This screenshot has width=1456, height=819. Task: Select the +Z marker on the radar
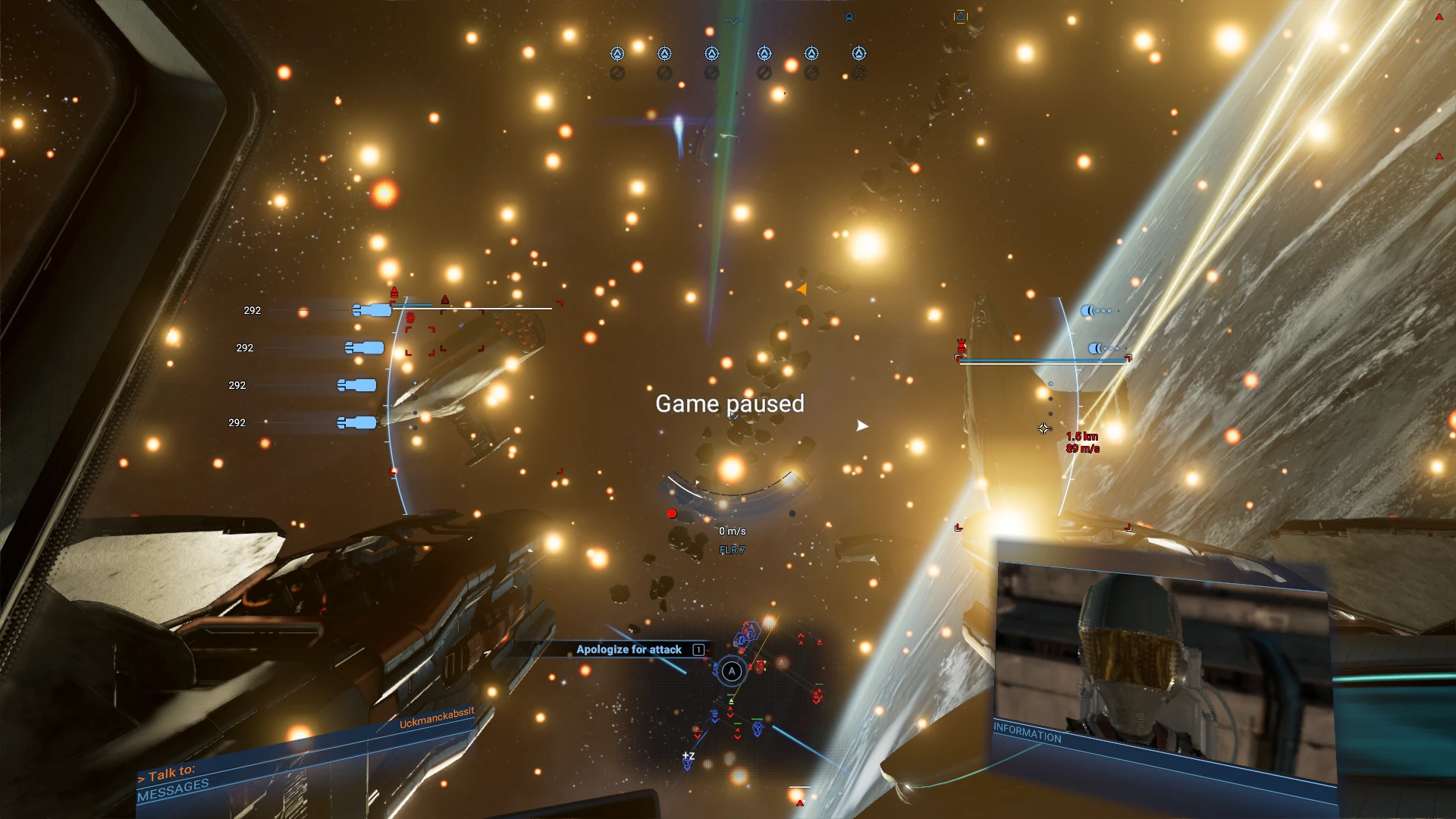click(x=688, y=757)
